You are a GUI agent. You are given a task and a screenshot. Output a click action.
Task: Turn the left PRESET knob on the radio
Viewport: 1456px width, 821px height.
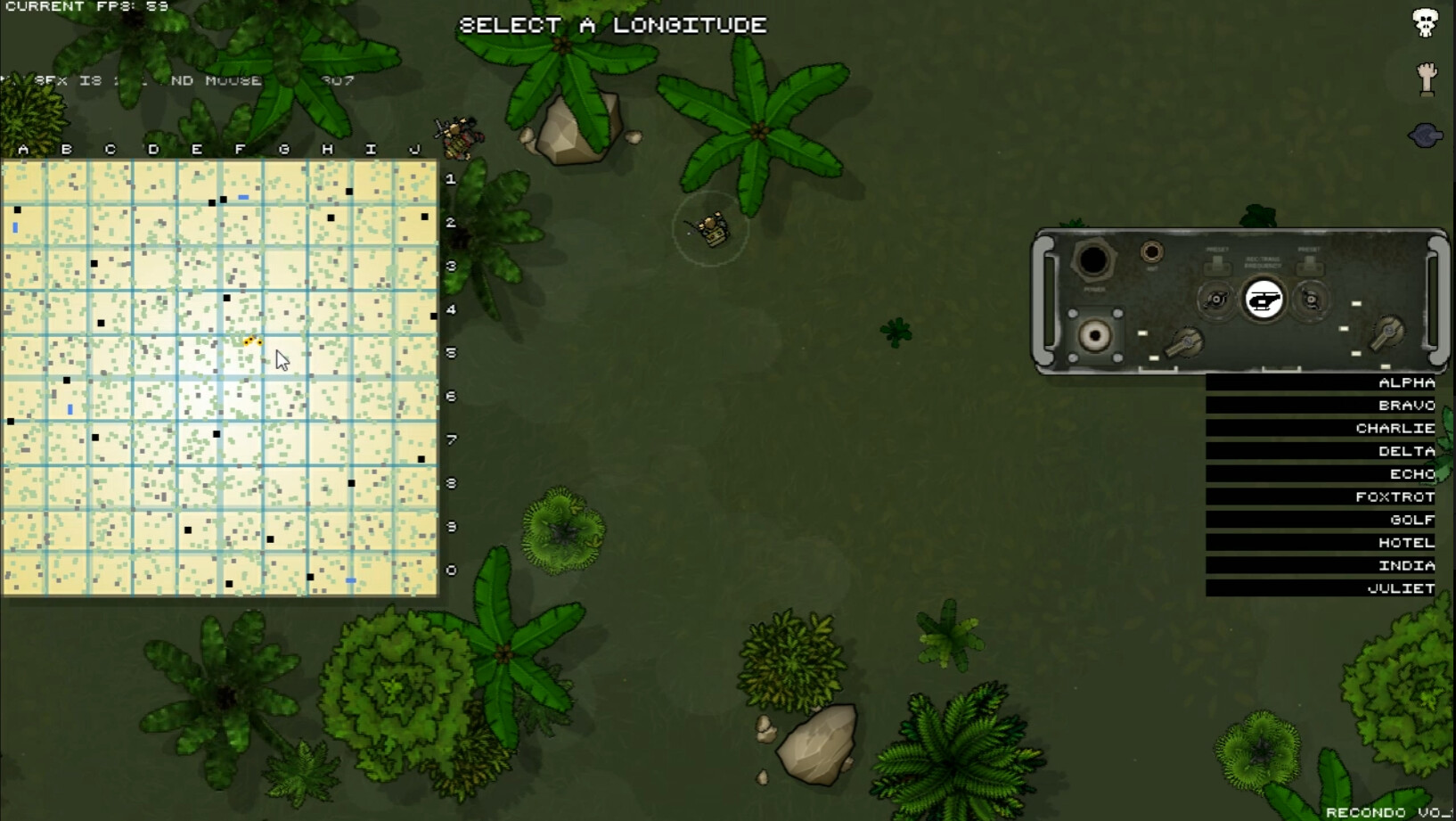tap(1215, 300)
